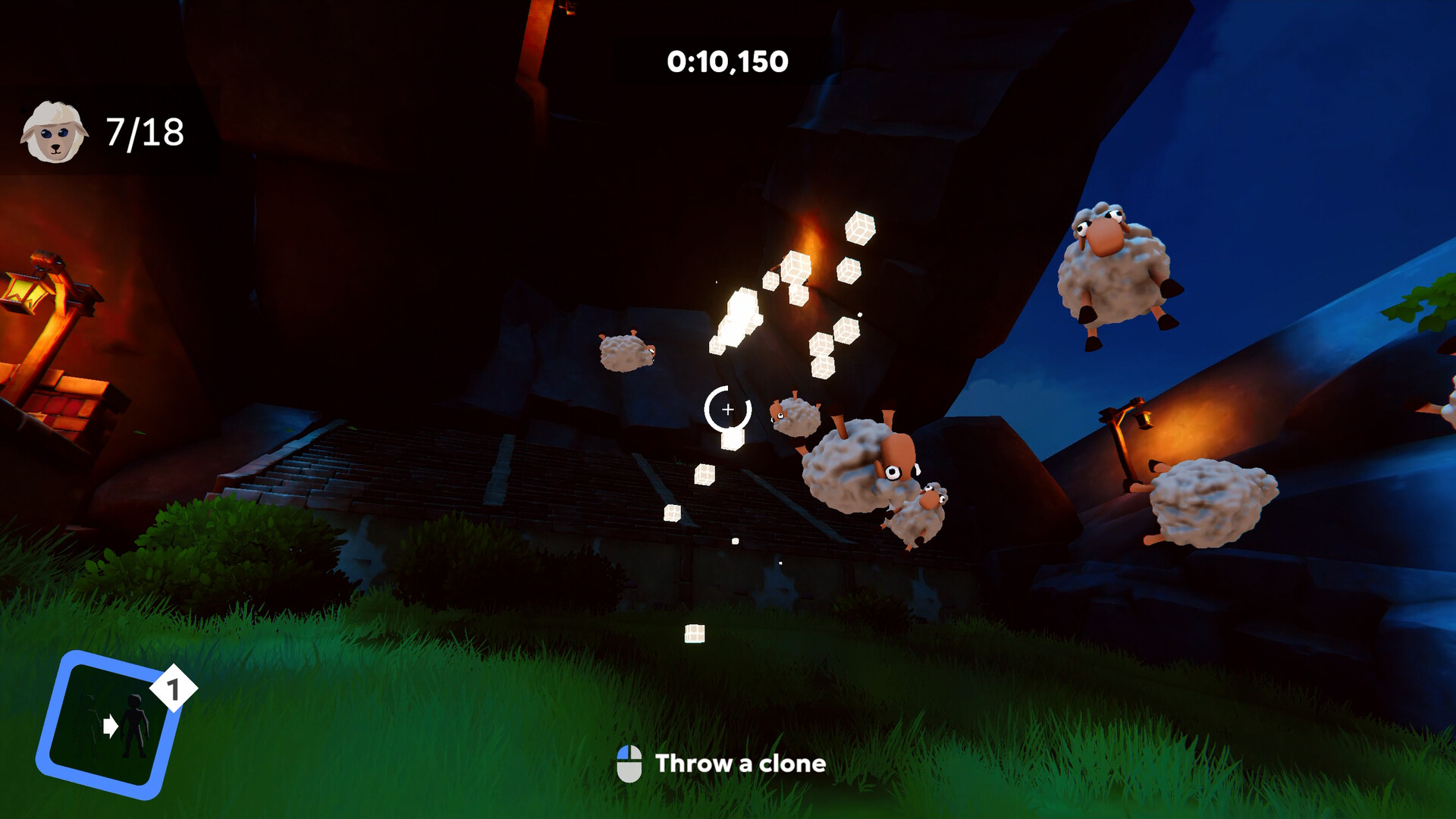The image size is (1456, 819).
Task: Click the arrow inside the clone ability box
Action: pyautogui.click(x=110, y=726)
